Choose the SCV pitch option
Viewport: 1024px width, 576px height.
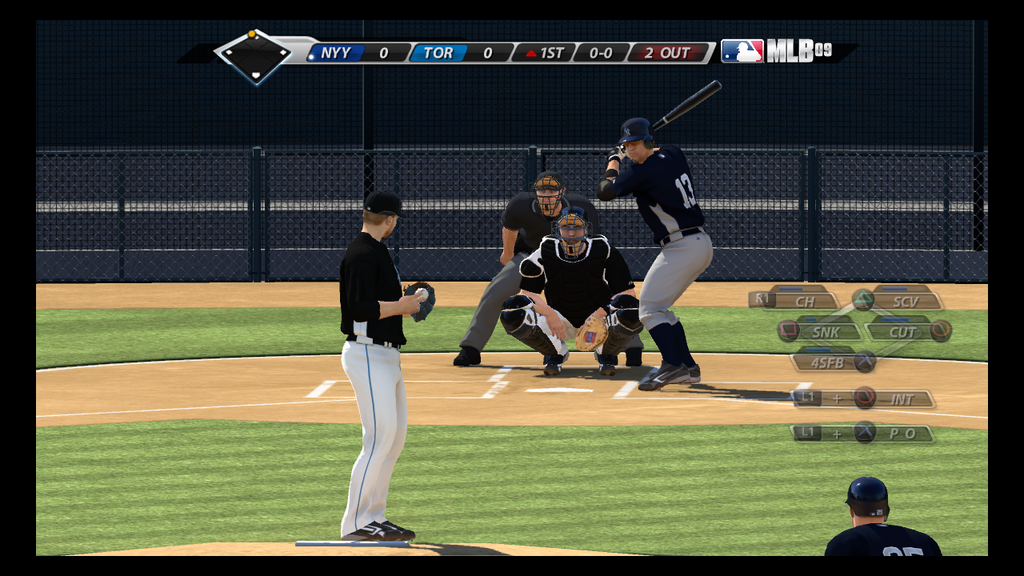pyautogui.click(x=904, y=300)
